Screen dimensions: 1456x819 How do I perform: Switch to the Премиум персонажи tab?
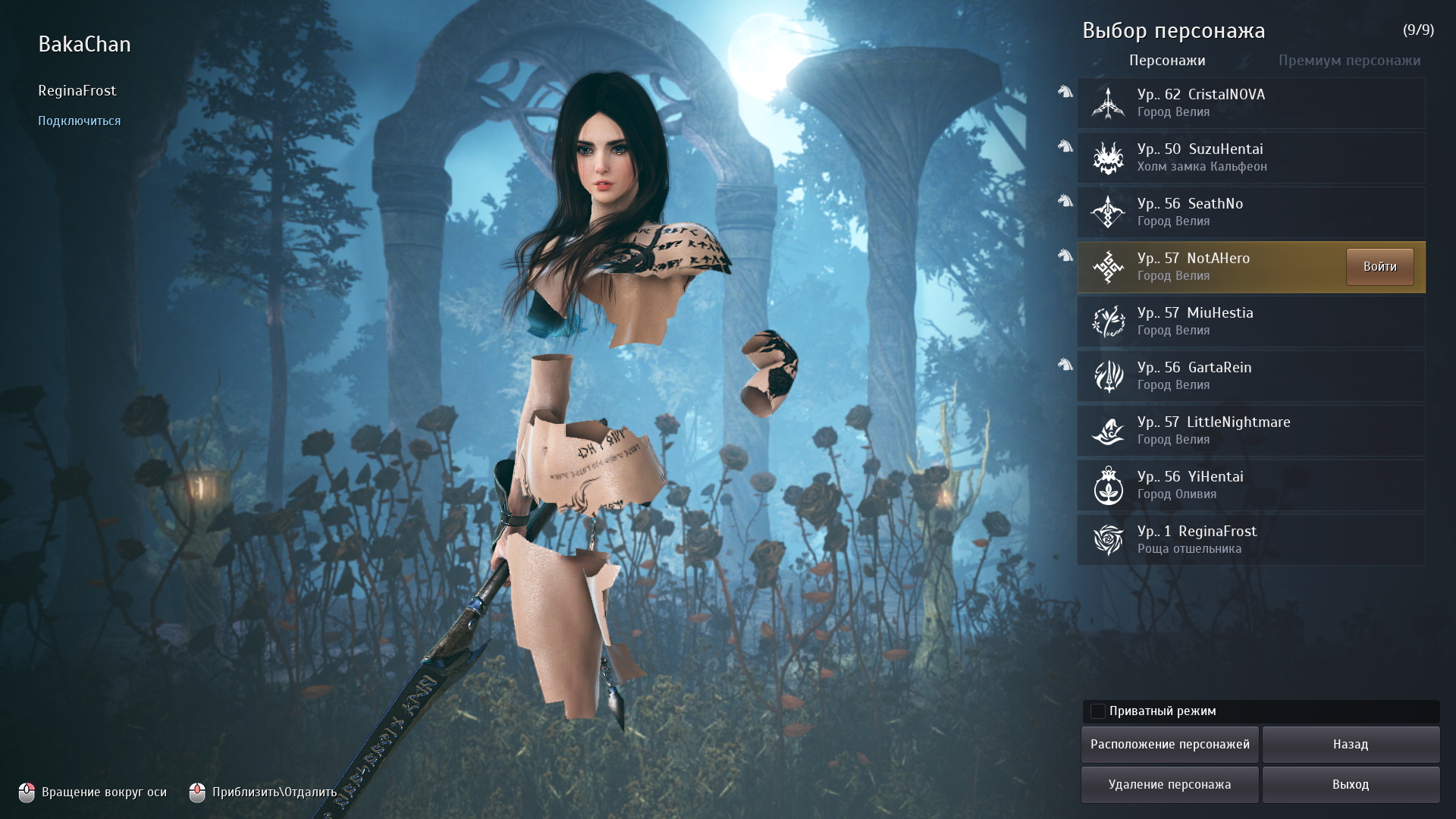[1349, 61]
